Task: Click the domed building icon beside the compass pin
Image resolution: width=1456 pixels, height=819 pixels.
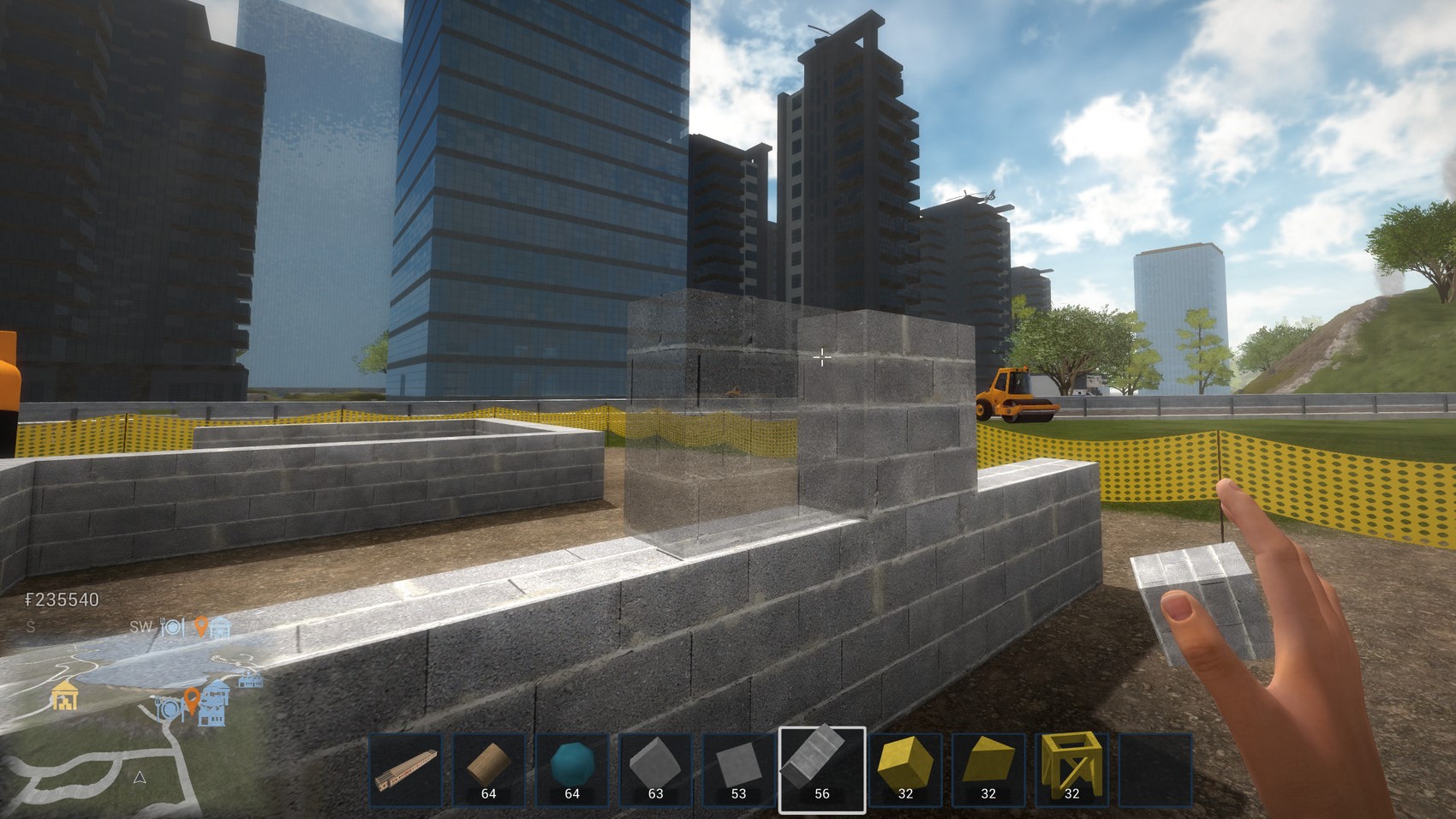Action: coord(221,627)
